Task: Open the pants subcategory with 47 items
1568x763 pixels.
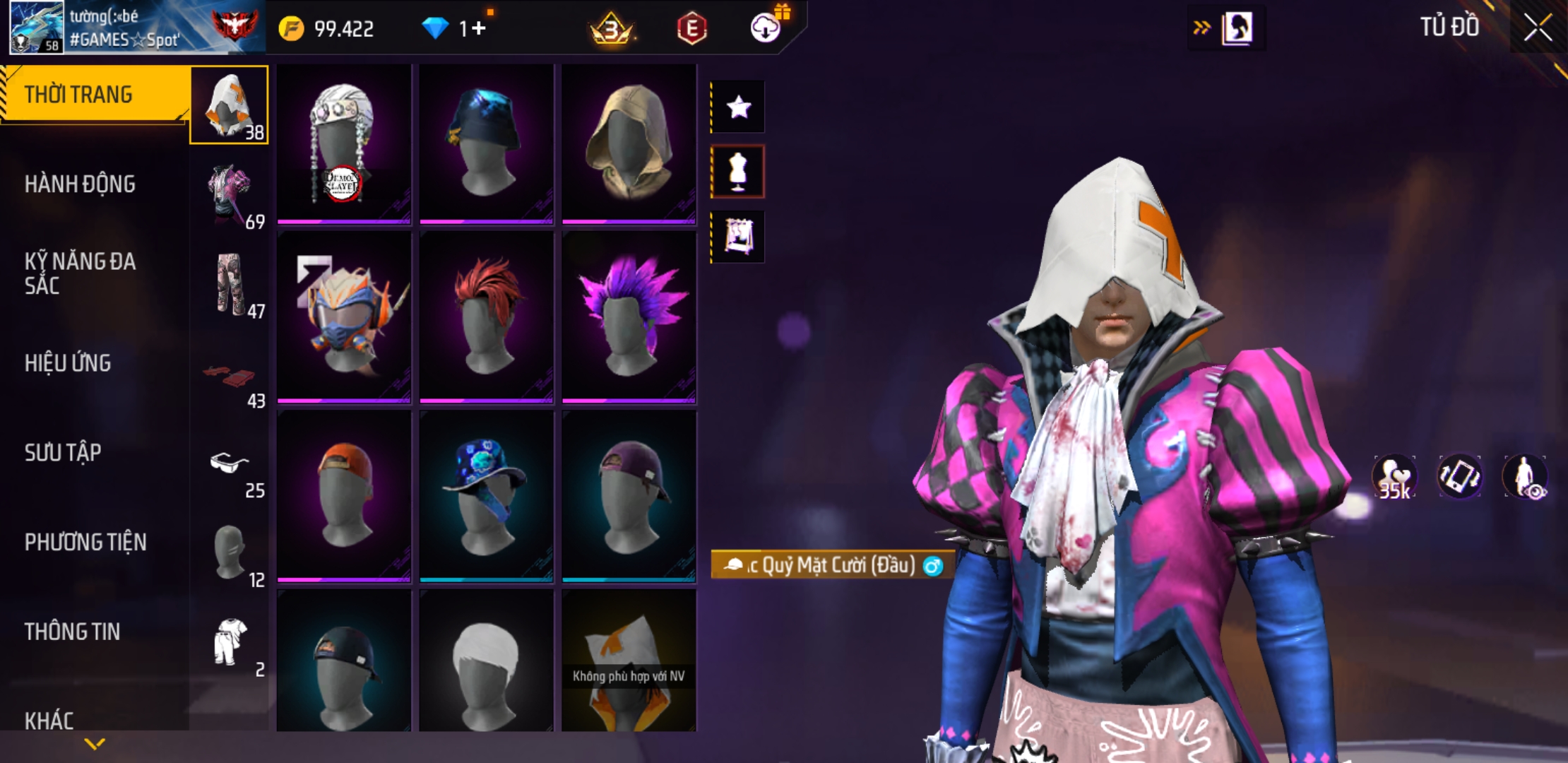Action: (x=230, y=286)
